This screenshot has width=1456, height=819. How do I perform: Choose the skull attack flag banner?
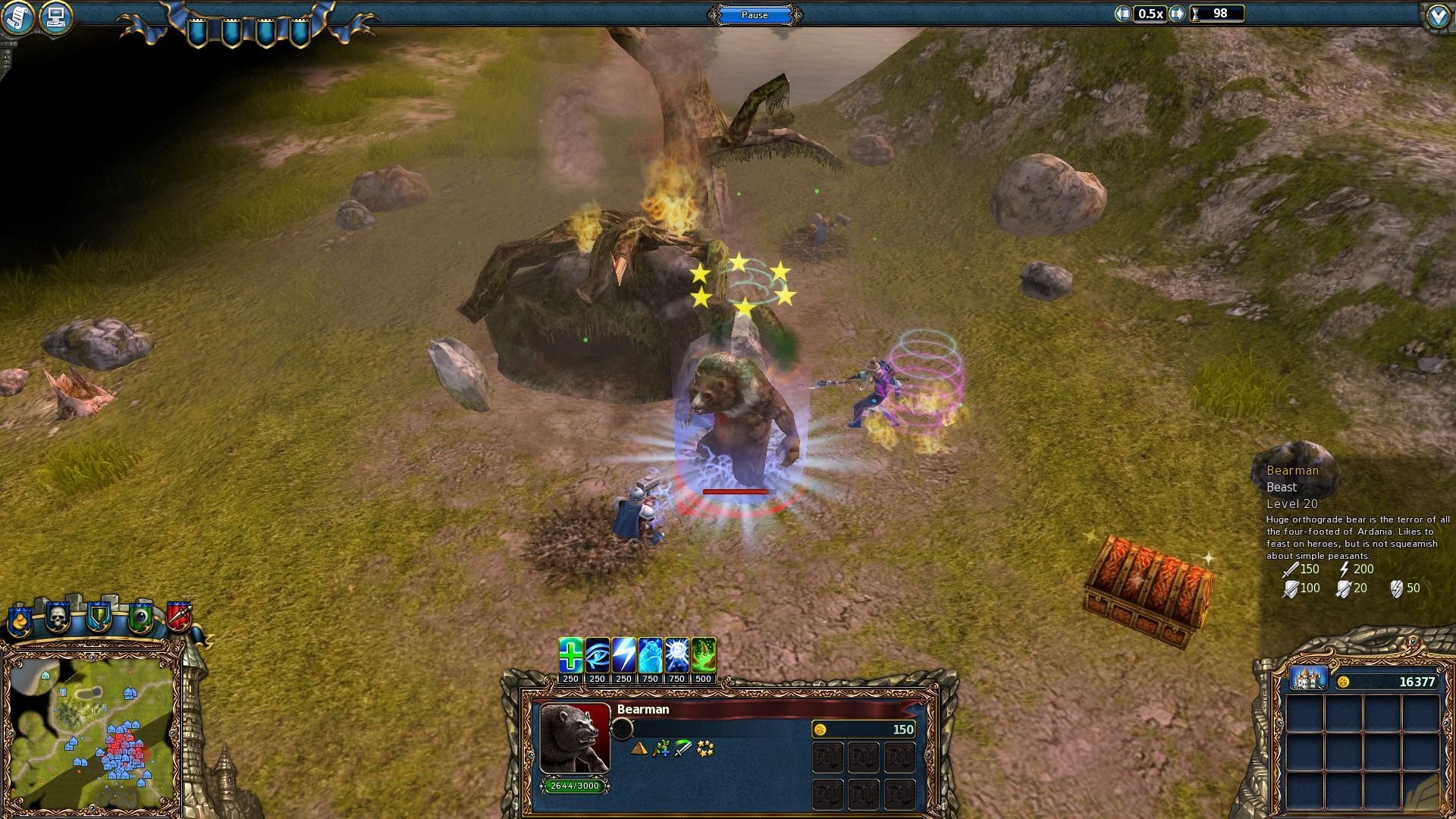pos(58,618)
